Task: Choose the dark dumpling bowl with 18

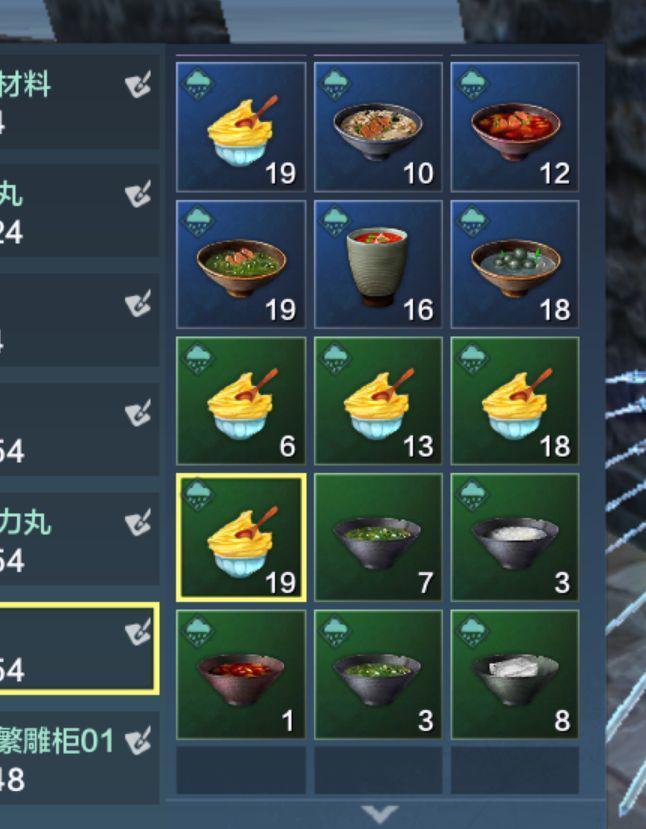Action: pos(515,264)
